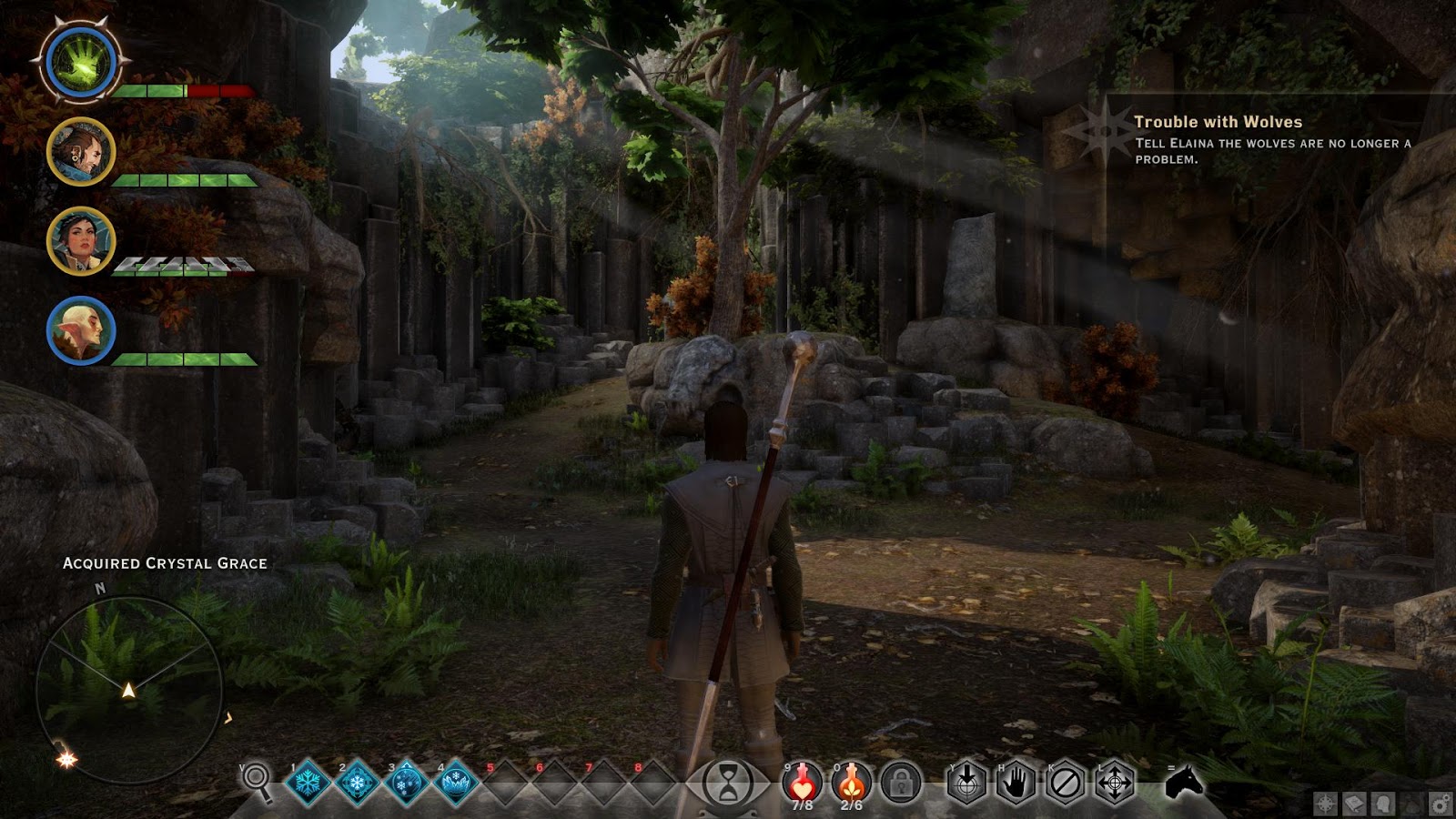Toggle the hourglass tactical camera eye

click(x=729, y=784)
